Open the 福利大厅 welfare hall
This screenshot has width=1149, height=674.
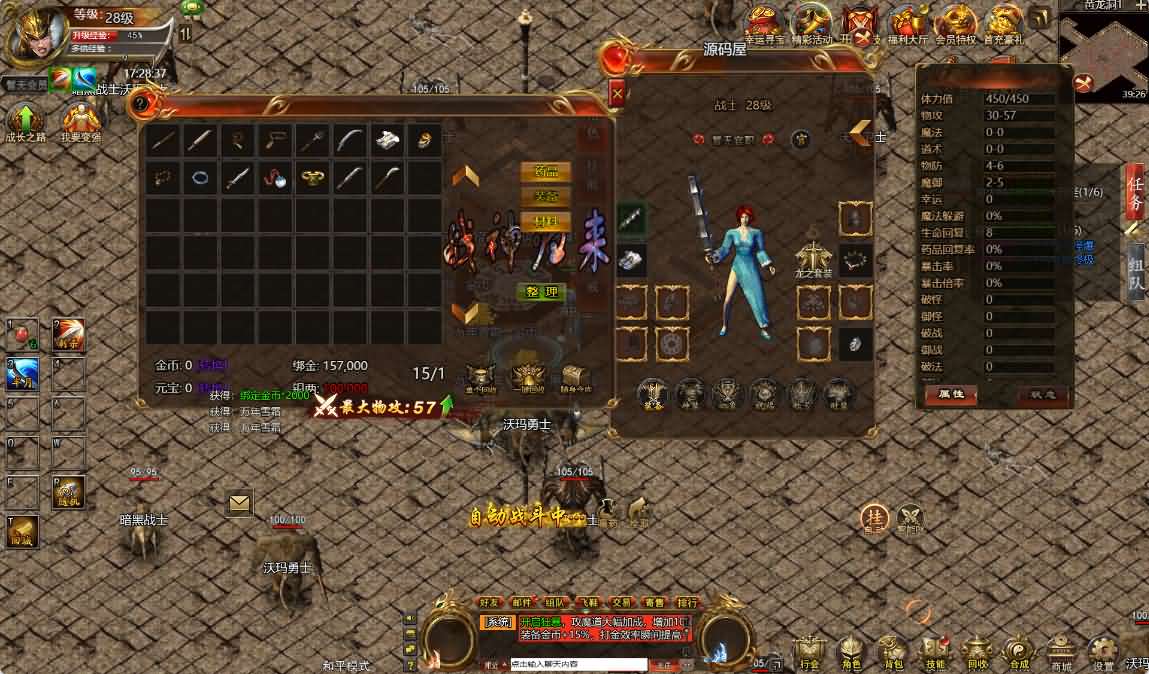(908, 24)
